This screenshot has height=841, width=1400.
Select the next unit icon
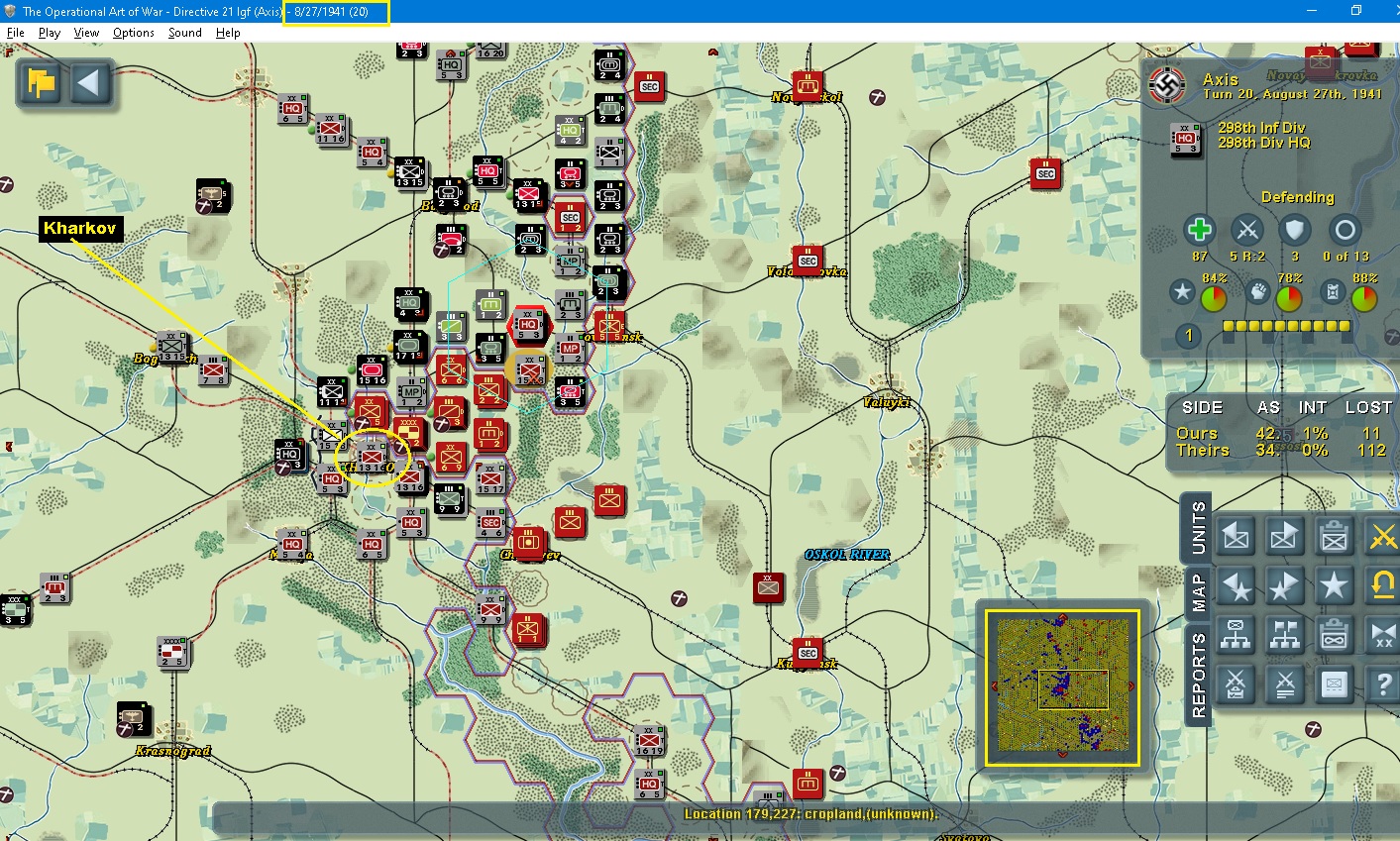click(x=1284, y=536)
